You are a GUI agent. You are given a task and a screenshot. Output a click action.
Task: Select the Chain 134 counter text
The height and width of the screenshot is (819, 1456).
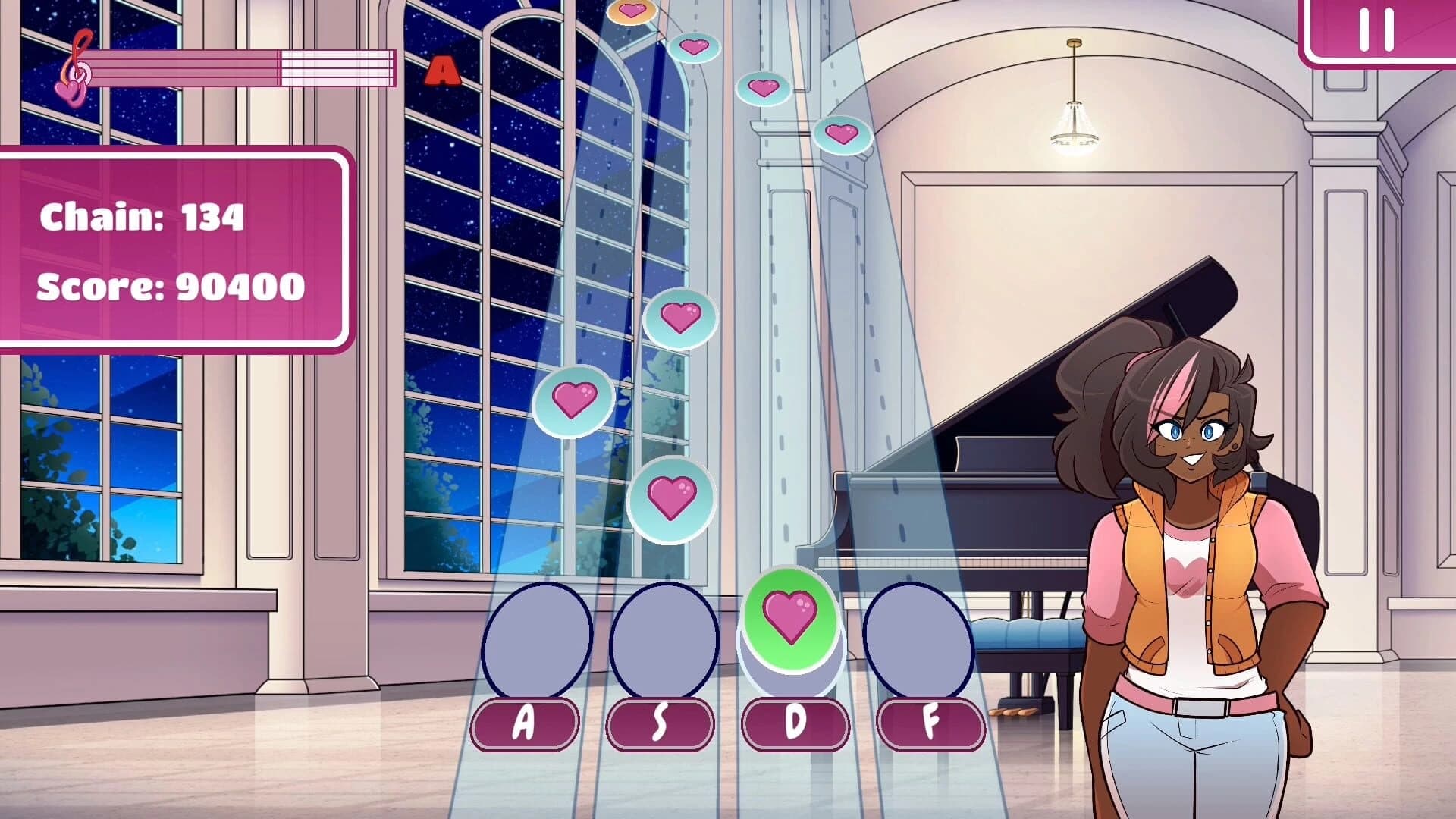pos(140,218)
